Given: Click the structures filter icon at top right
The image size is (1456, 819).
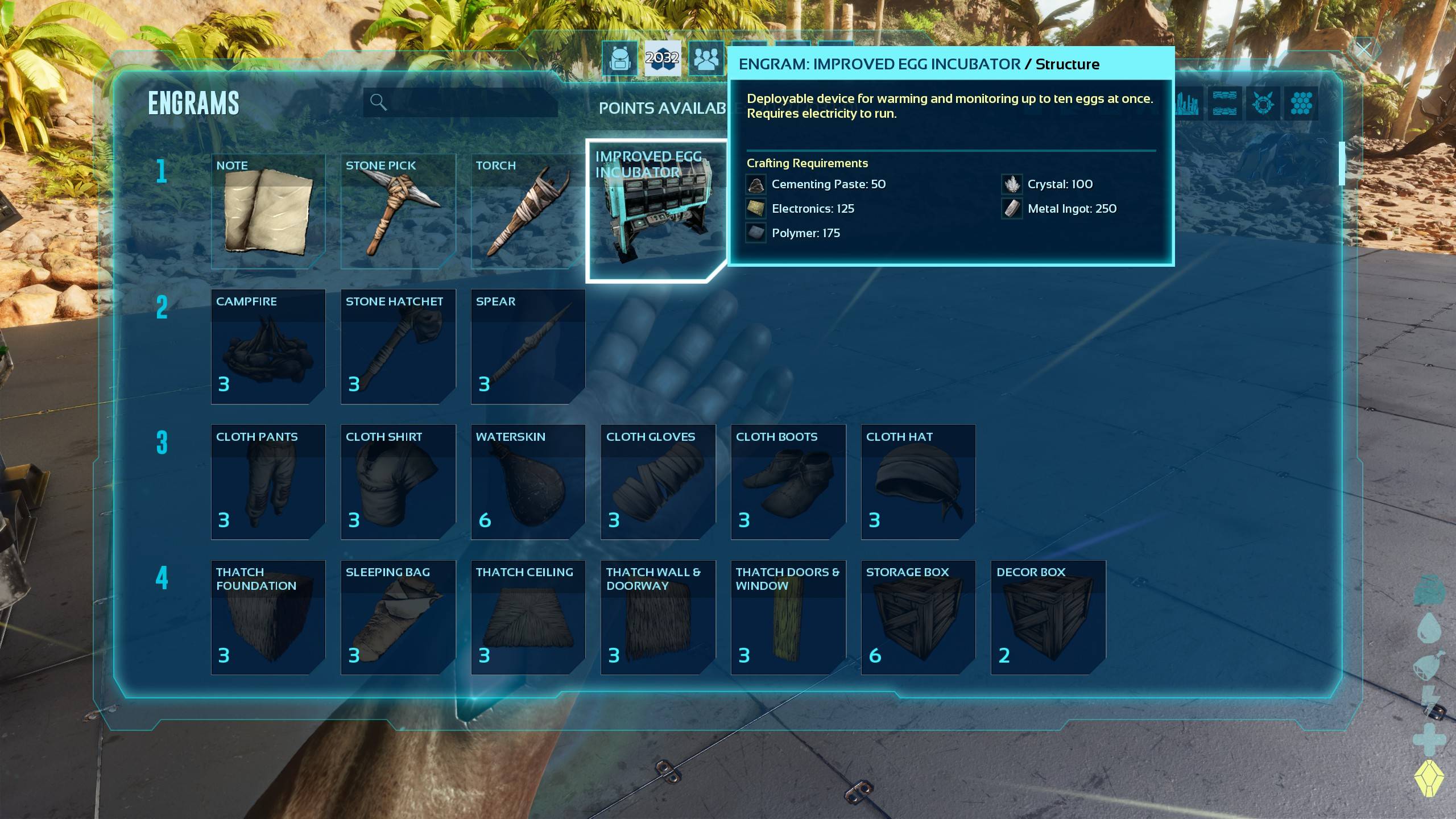Looking at the screenshot, I should pyautogui.click(x=1187, y=104).
